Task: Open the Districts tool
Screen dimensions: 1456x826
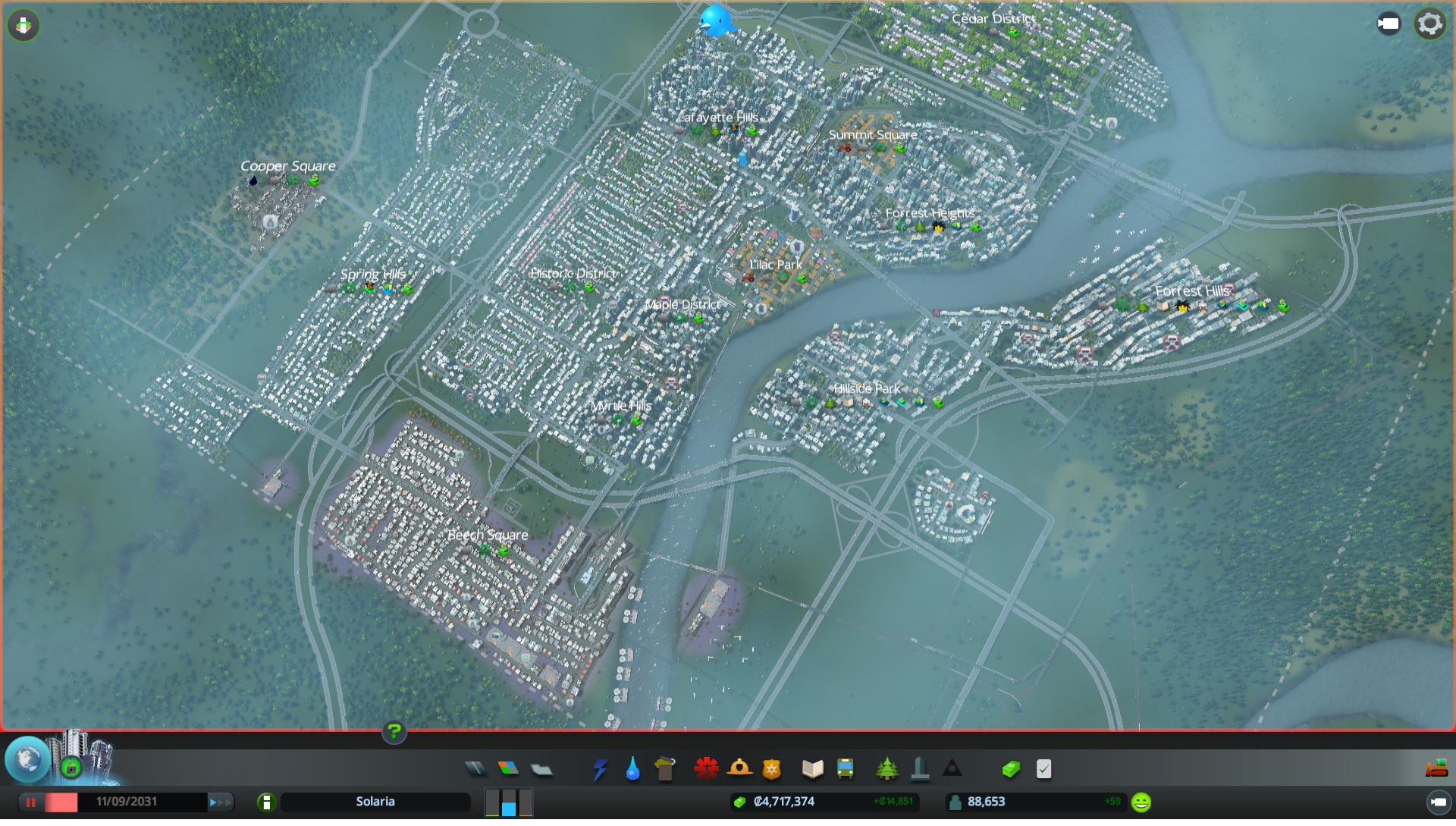Action: 541,769
